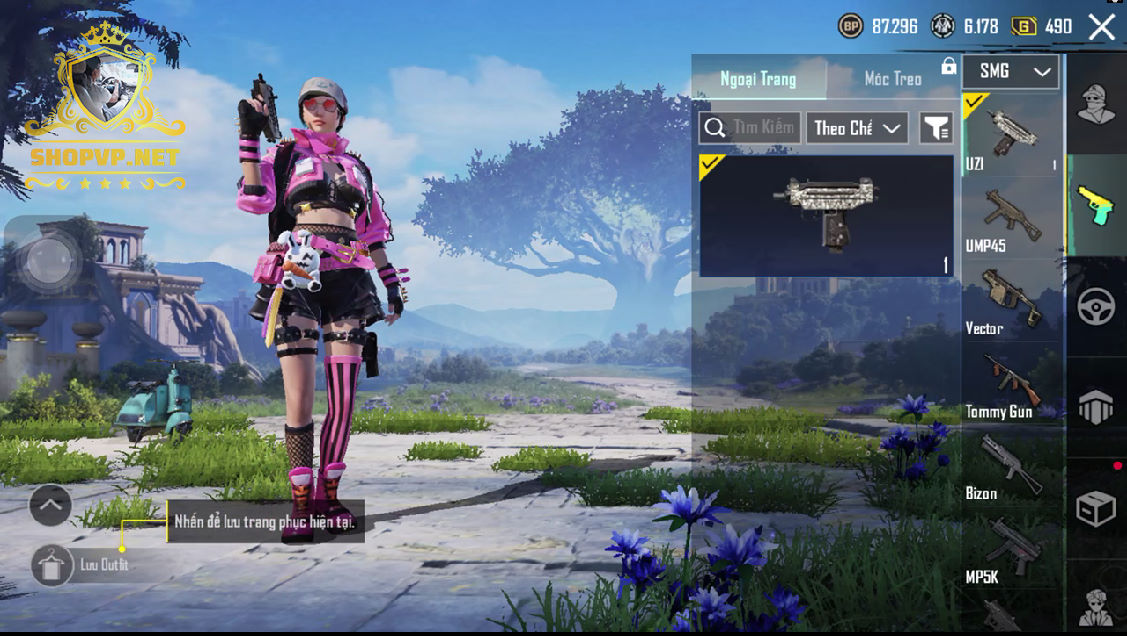
Task: Open the SMG weapon category dropdown
Action: point(1010,71)
